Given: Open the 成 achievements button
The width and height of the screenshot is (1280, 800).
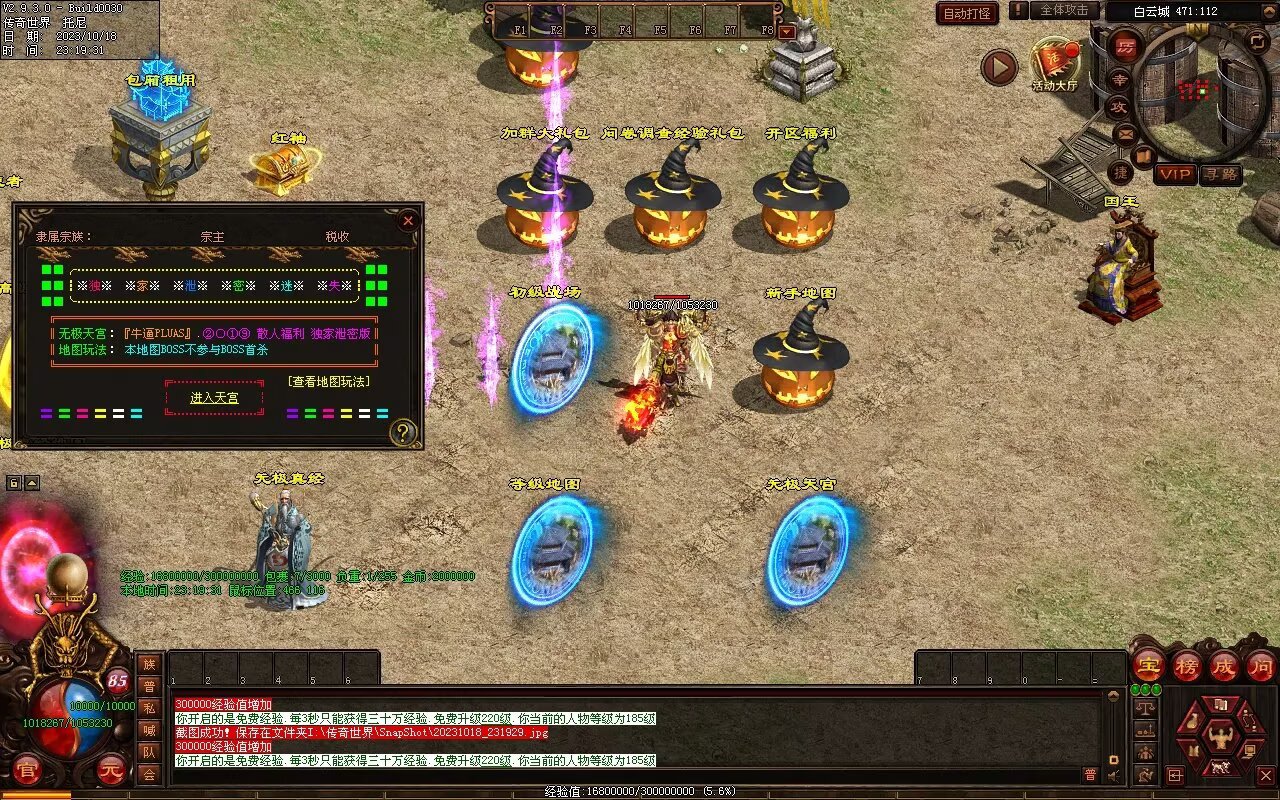Looking at the screenshot, I should (x=1224, y=665).
